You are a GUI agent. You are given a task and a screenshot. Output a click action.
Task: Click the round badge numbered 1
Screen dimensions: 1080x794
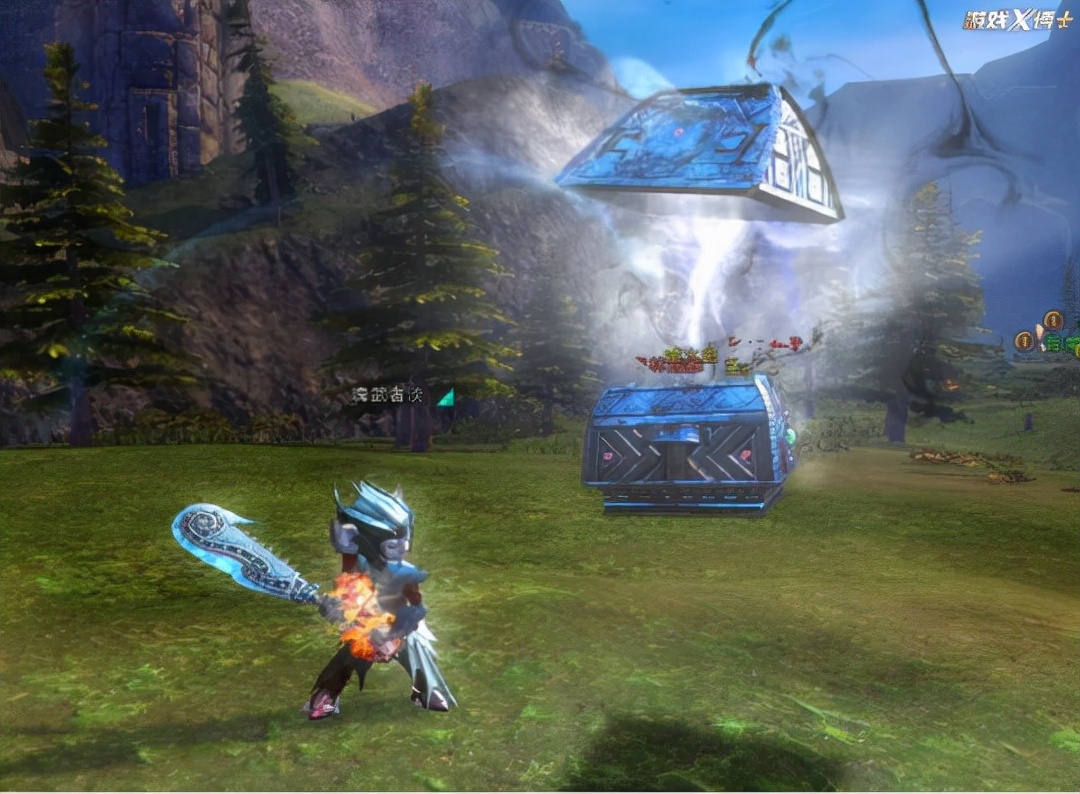1023,342
